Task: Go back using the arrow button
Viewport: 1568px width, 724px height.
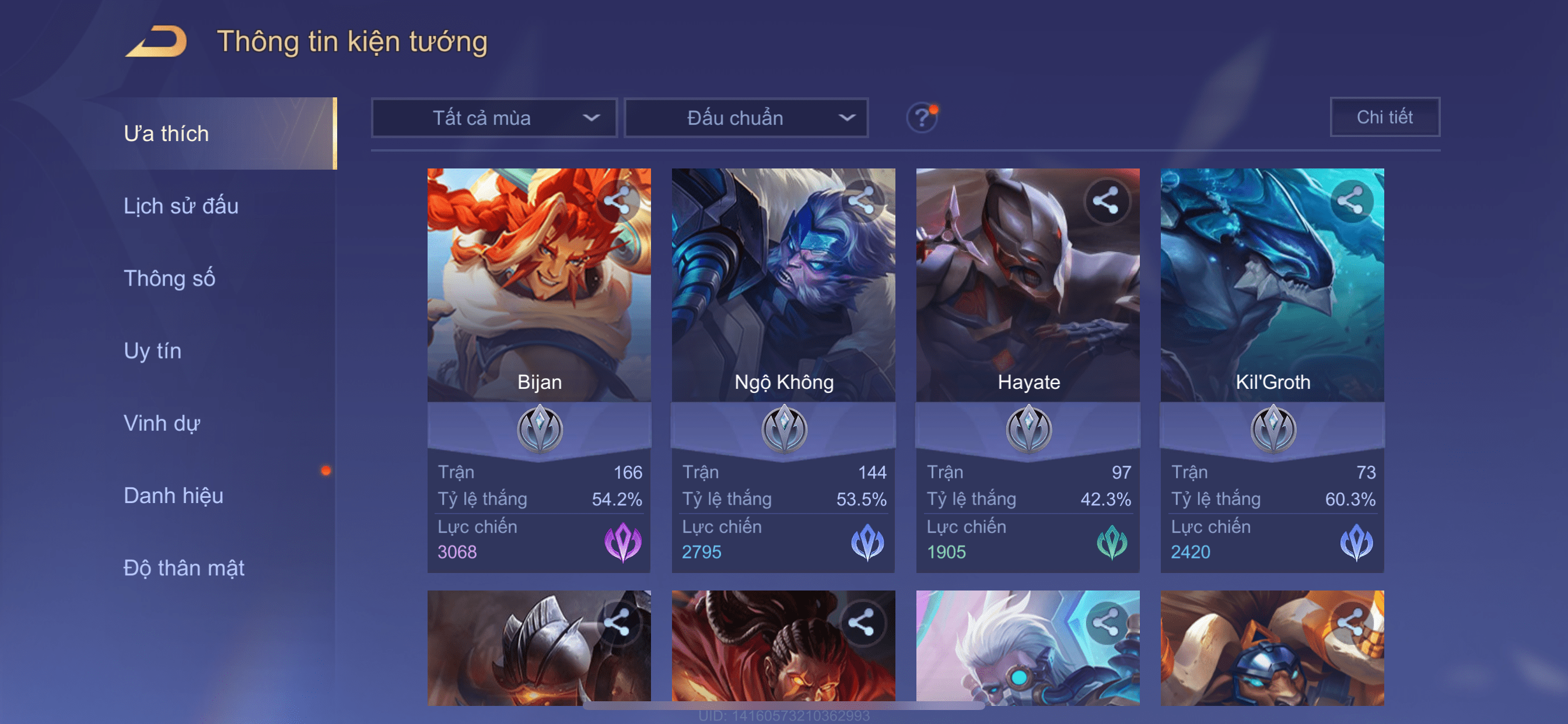Action: (x=156, y=42)
